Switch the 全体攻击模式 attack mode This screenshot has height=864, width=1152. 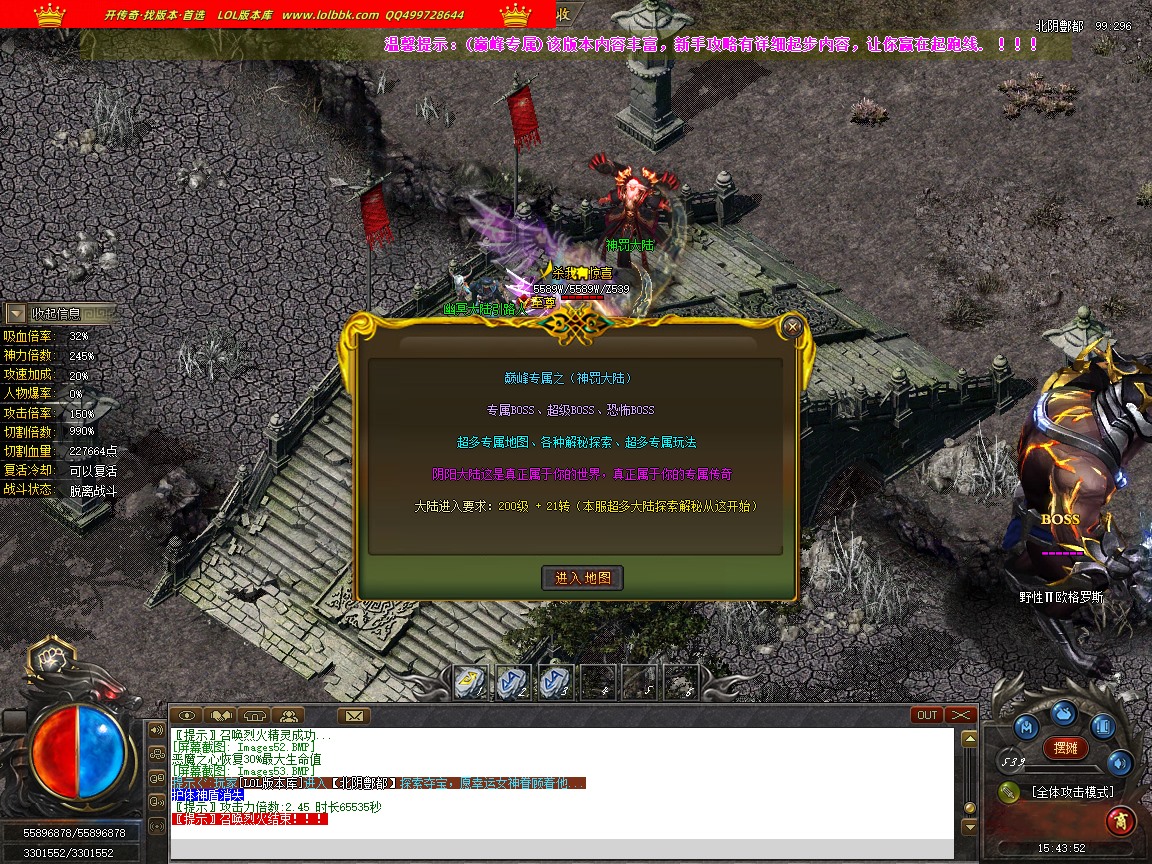pyautogui.click(x=1072, y=792)
